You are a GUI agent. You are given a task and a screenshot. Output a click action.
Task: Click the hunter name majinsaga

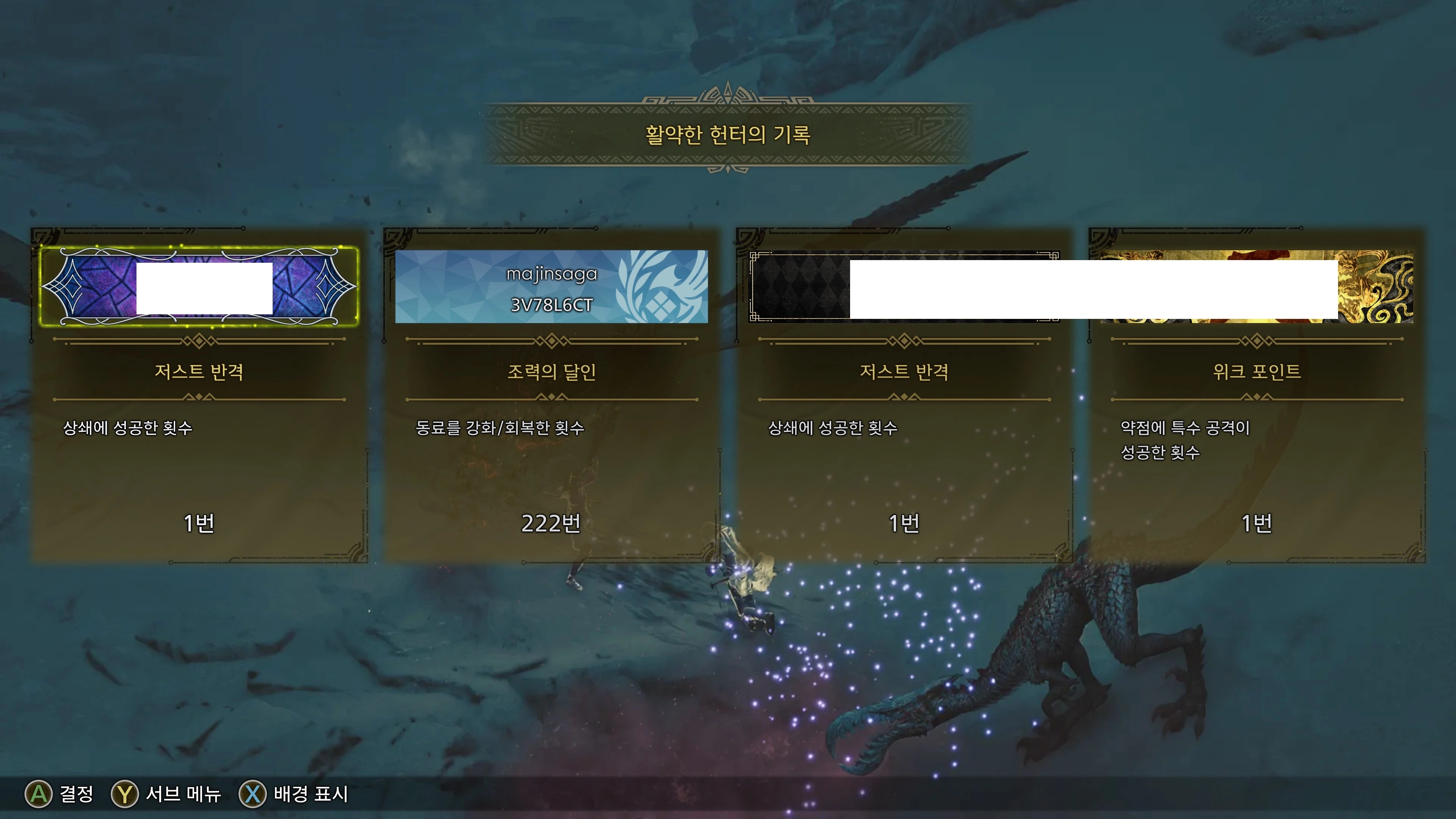(552, 275)
